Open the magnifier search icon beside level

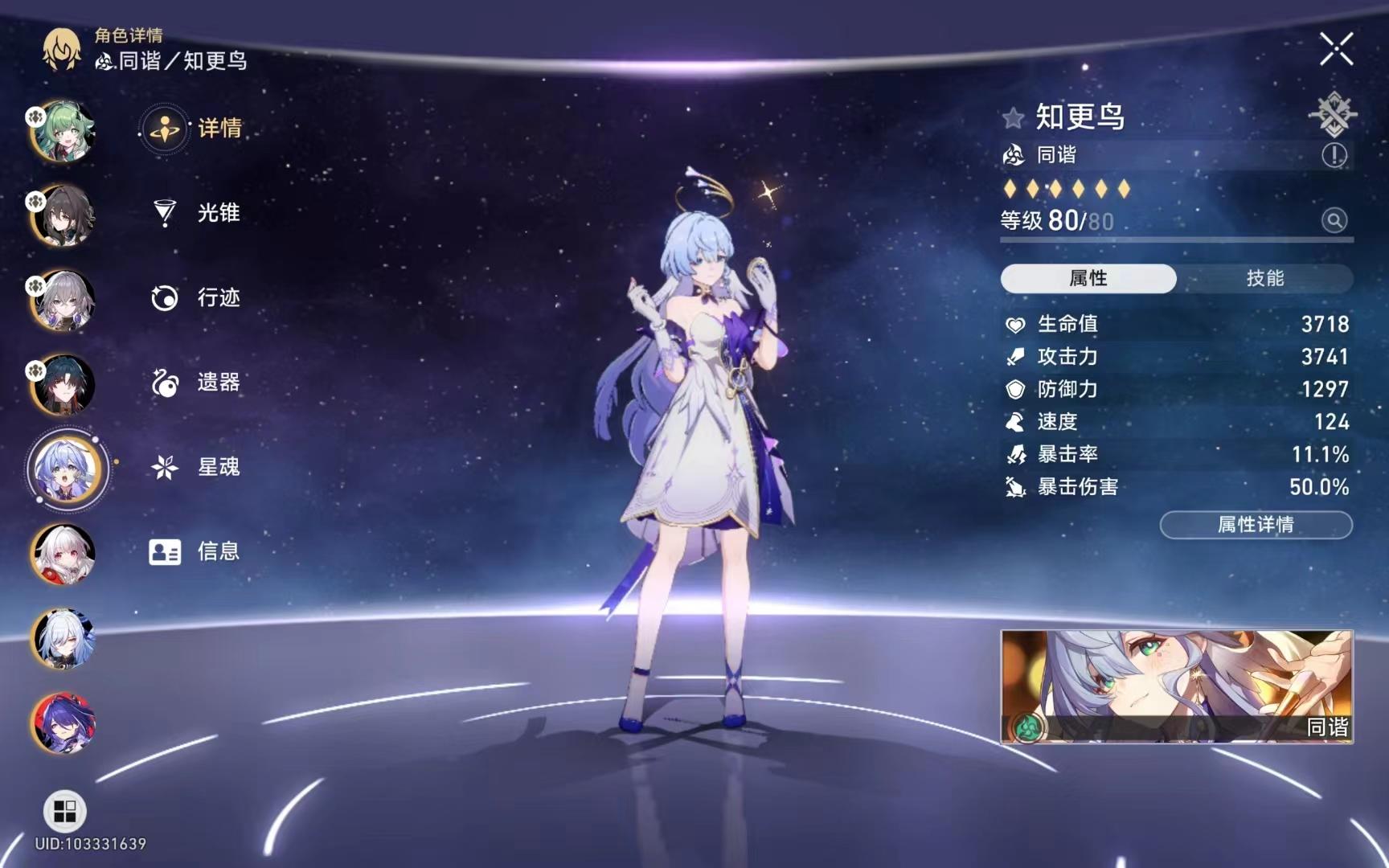click(1334, 221)
